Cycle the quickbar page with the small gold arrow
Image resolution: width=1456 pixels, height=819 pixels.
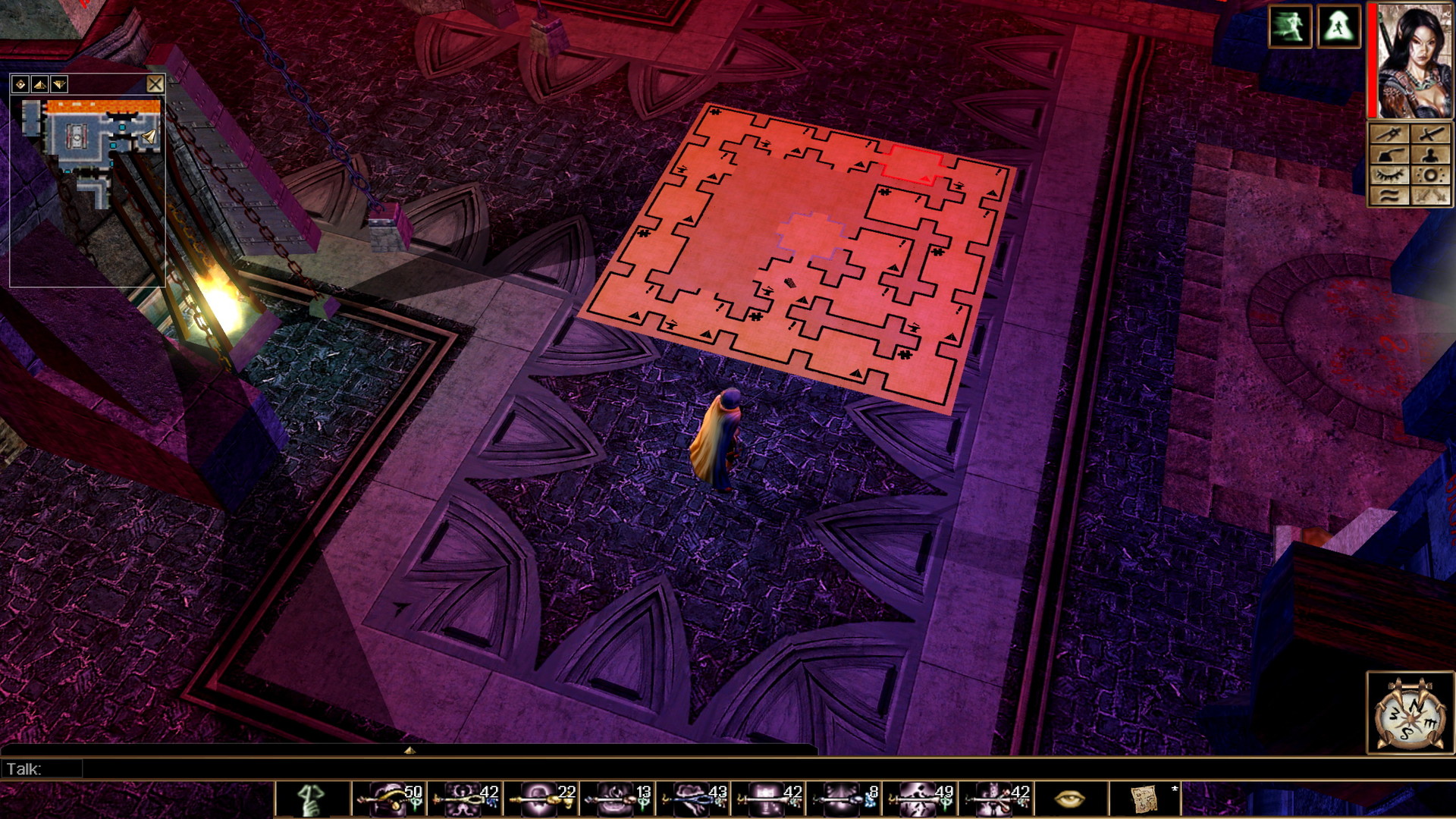pos(409,751)
